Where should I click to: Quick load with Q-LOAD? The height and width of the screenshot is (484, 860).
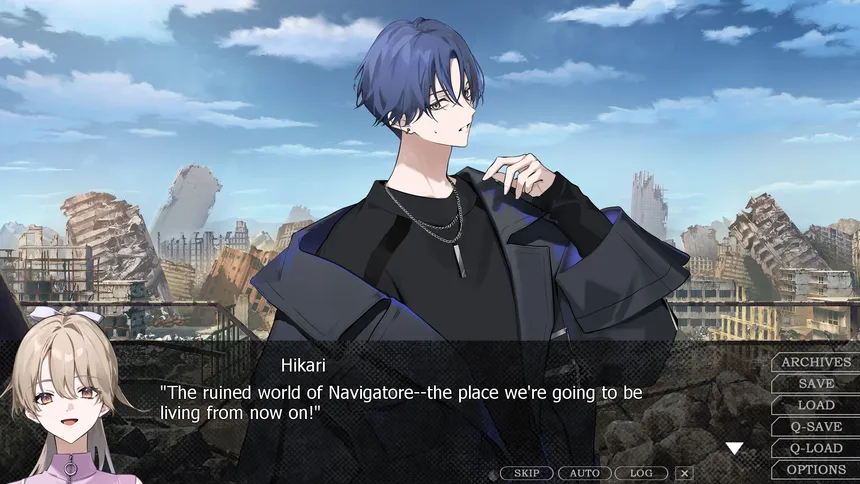815,448
